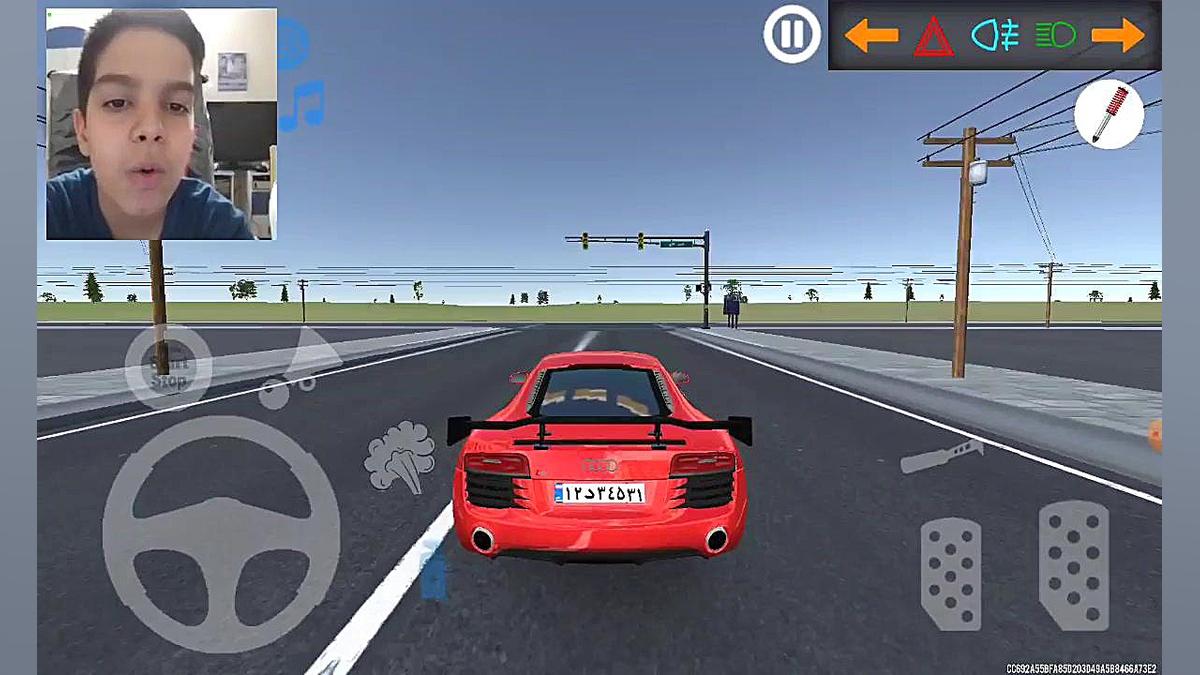1200x675 pixels.
Task: Select the webcam overlay of the streamer
Action: [x=161, y=124]
